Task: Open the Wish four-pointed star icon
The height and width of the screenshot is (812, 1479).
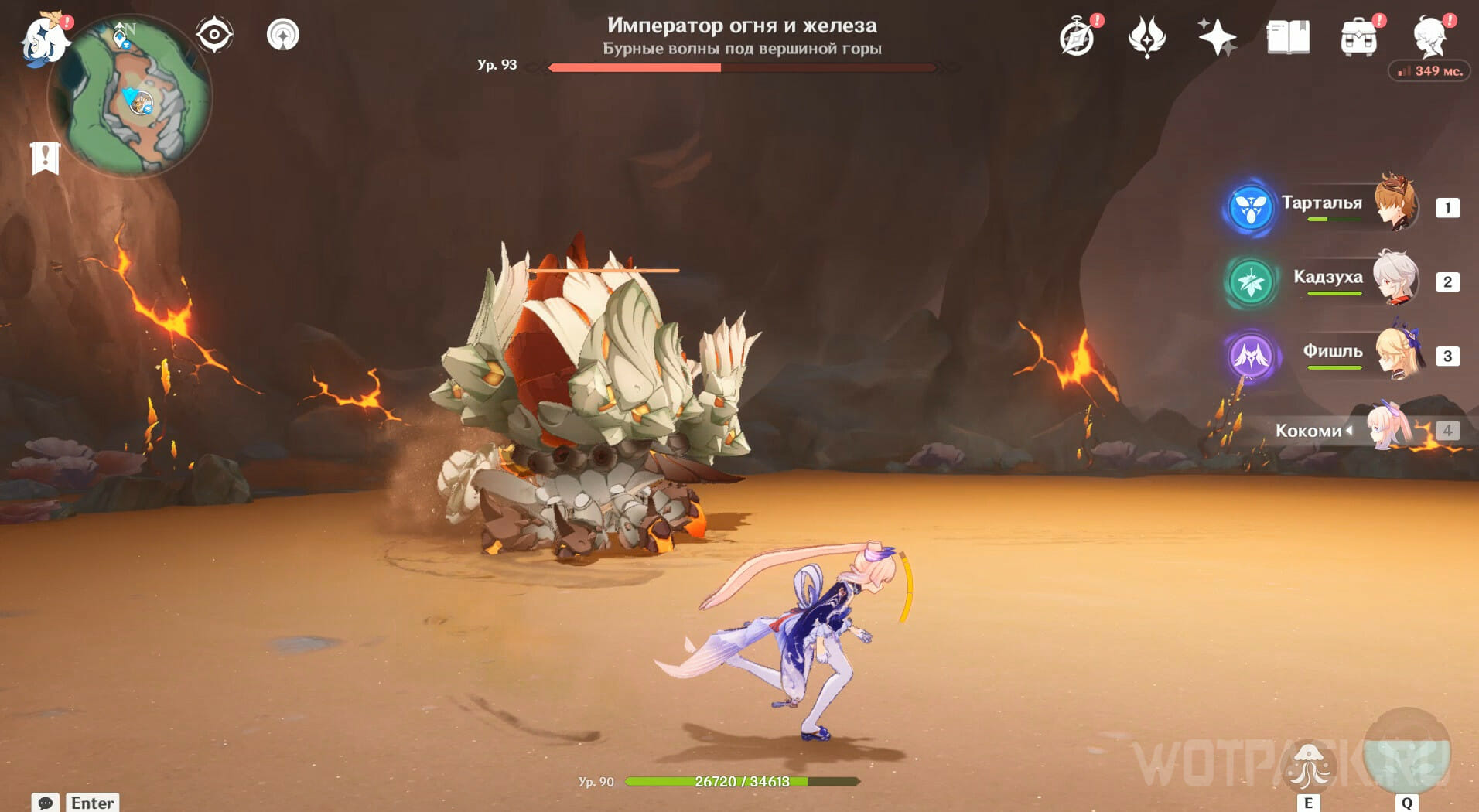Action: 1217,37
